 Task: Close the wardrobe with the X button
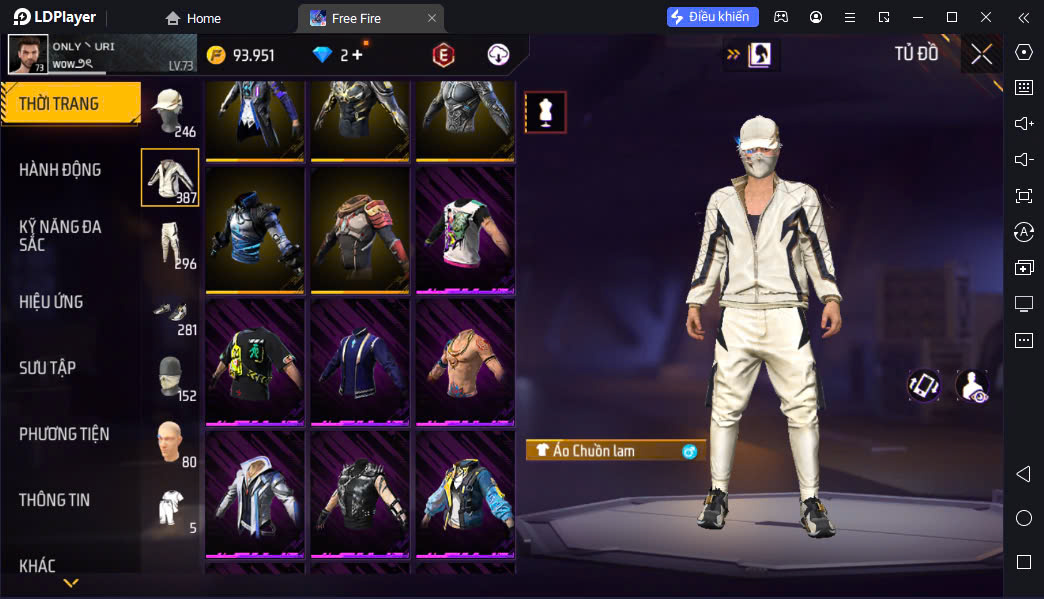pyautogui.click(x=981, y=54)
